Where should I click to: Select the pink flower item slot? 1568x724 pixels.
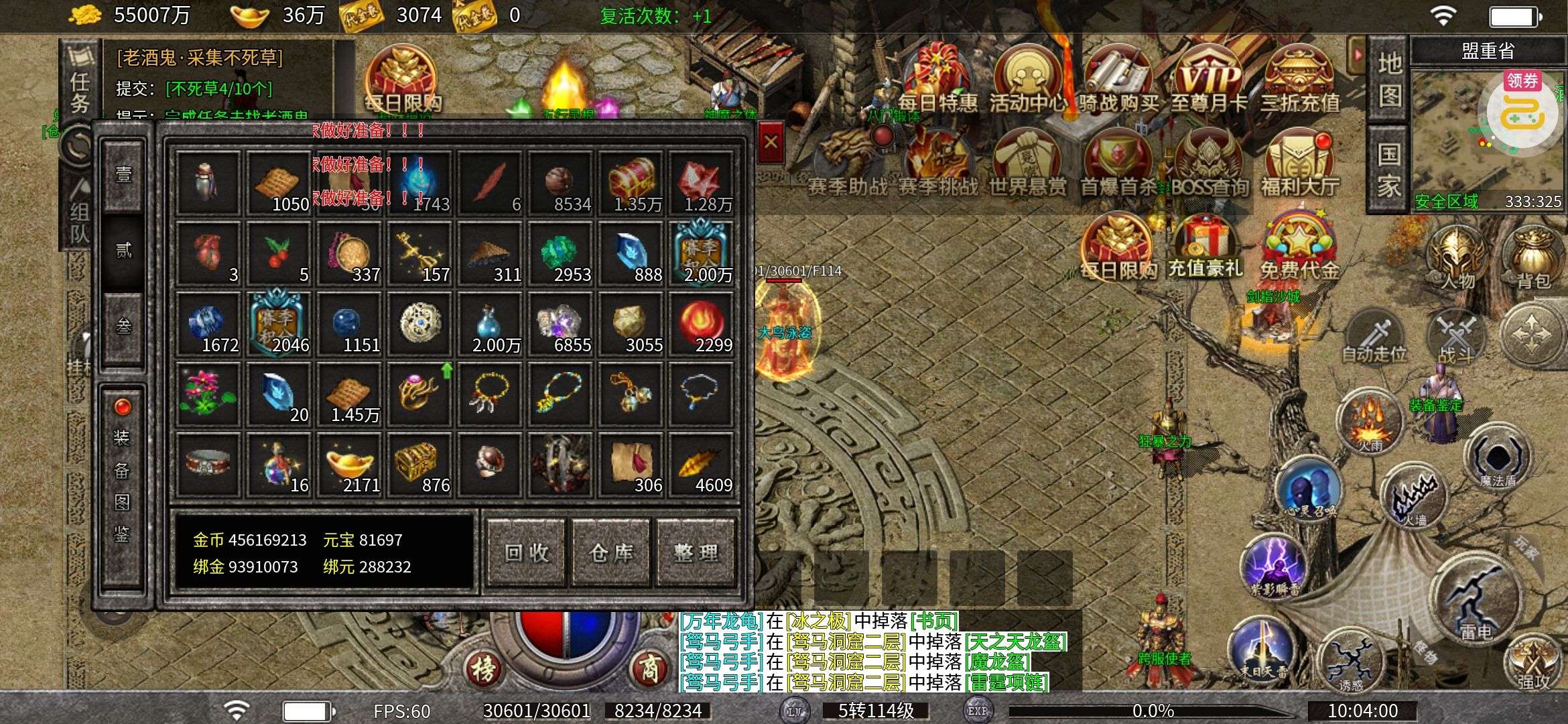click(208, 394)
